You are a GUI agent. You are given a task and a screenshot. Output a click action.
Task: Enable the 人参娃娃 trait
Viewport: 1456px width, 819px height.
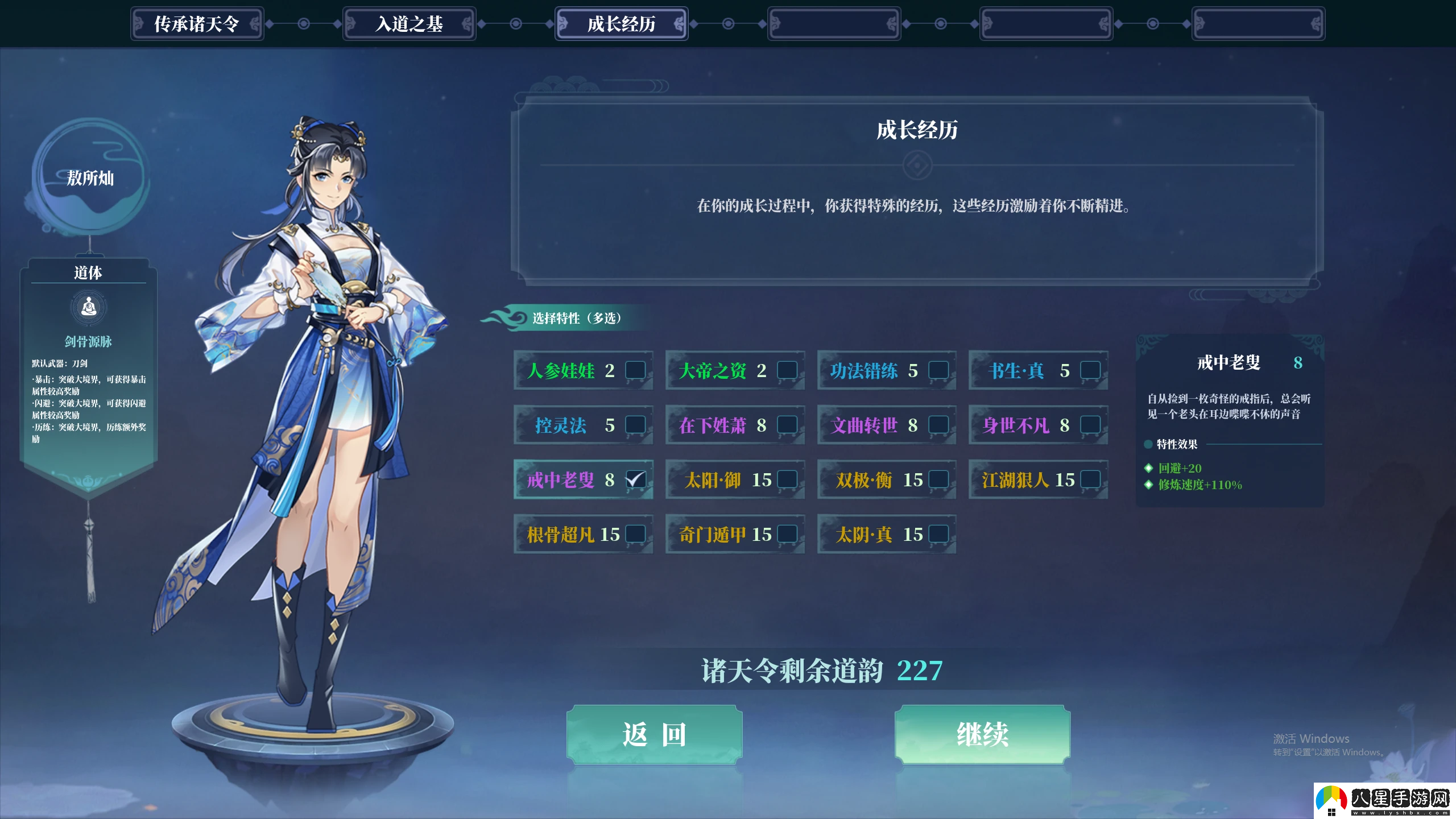[635, 371]
